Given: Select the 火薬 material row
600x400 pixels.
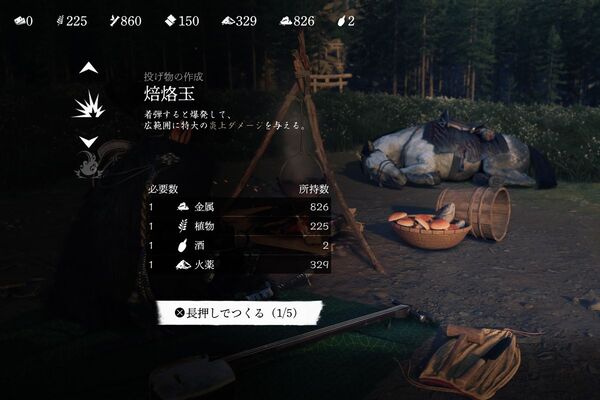Looking at the screenshot, I should 238,265.
